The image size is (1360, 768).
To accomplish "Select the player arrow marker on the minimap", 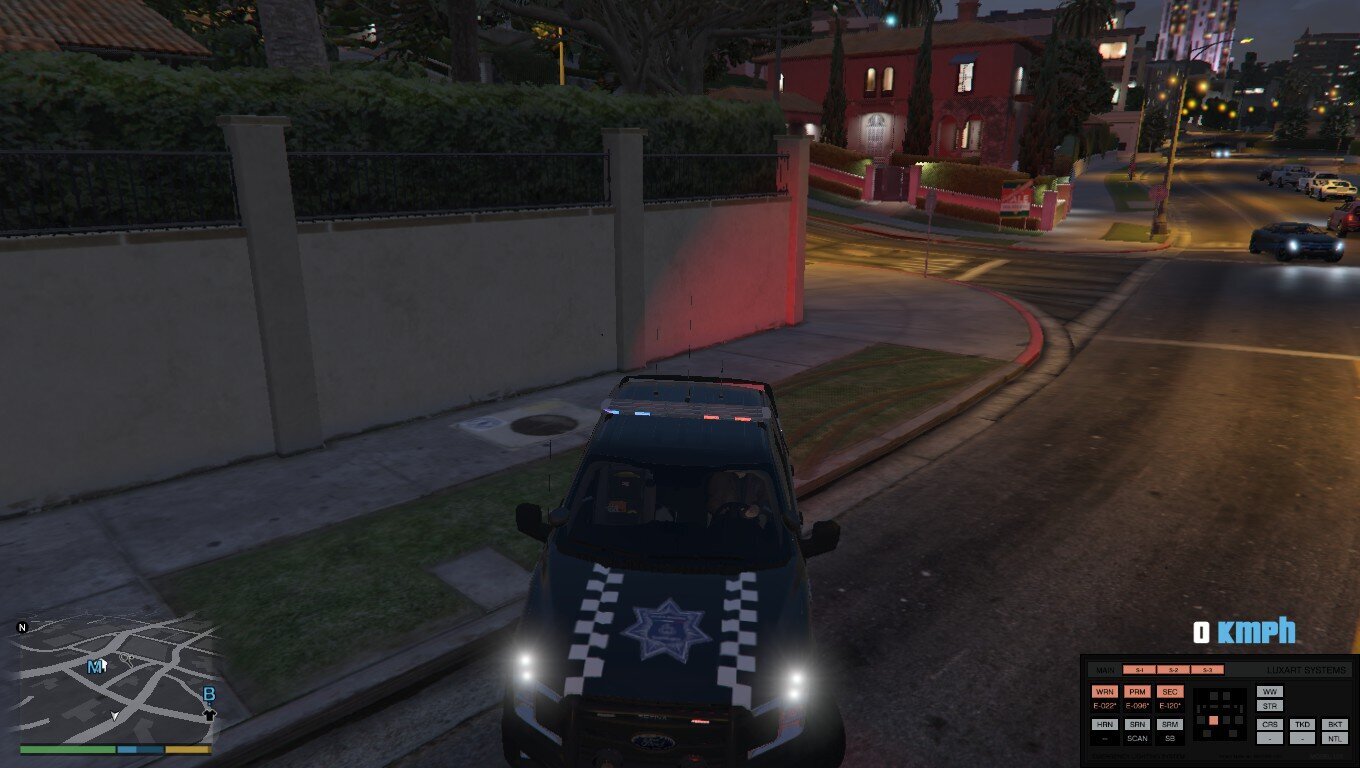I will (114, 716).
